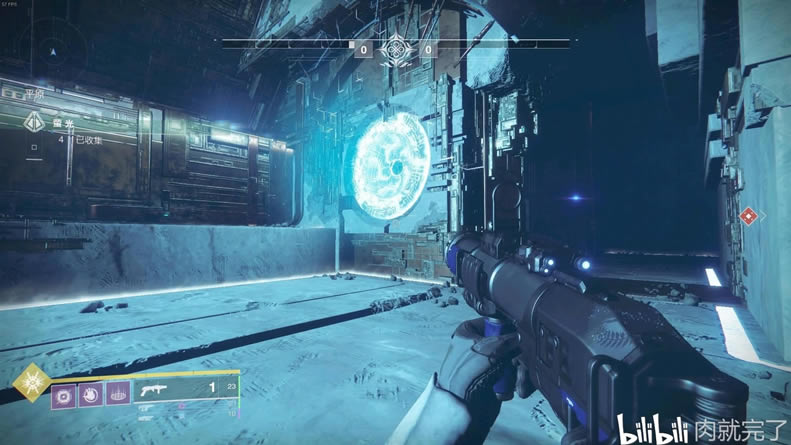Activate the purple class ability icon
Image resolution: width=791 pixels, height=445 pixels.
117,395
